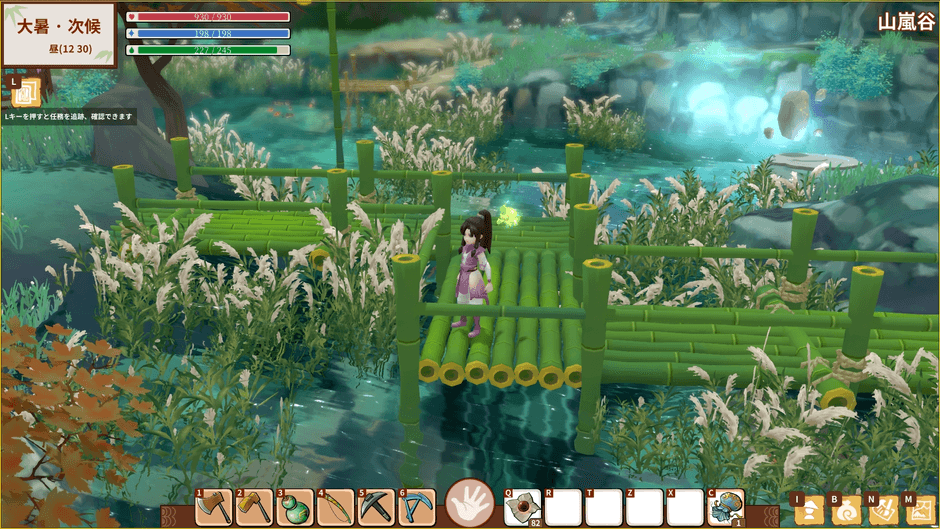
Task: Equip the bow from the hotbar
Action: pos(336,507)
